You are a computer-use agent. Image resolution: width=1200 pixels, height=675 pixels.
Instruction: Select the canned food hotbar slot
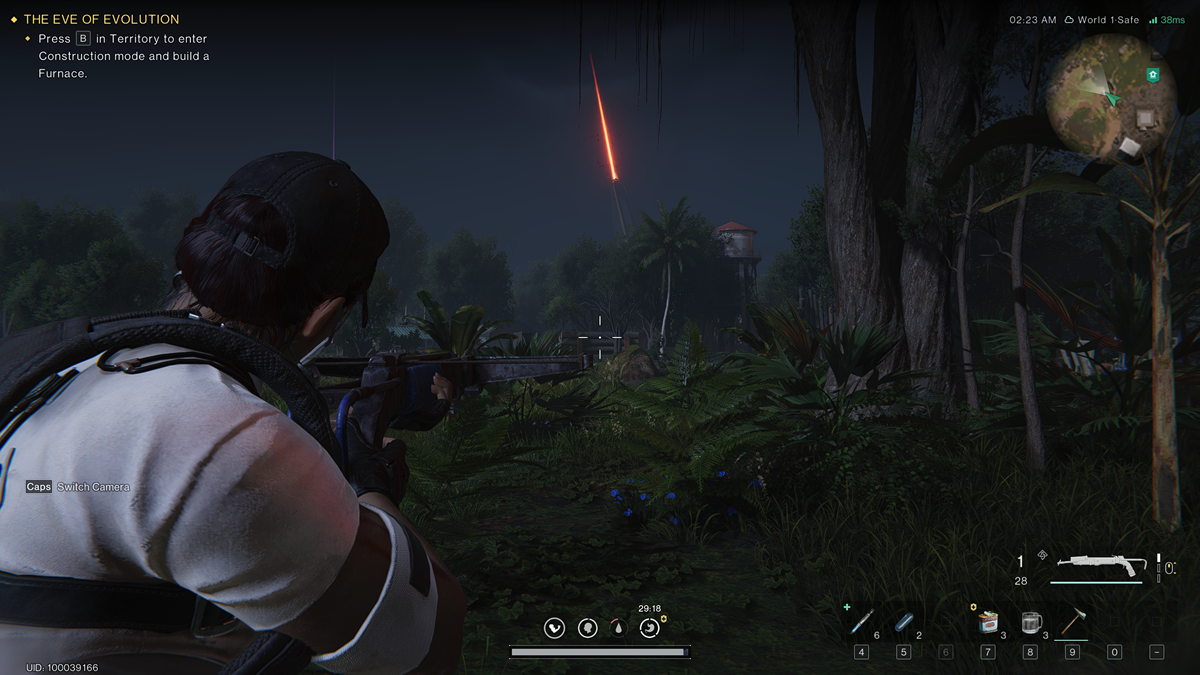point(988,622)
